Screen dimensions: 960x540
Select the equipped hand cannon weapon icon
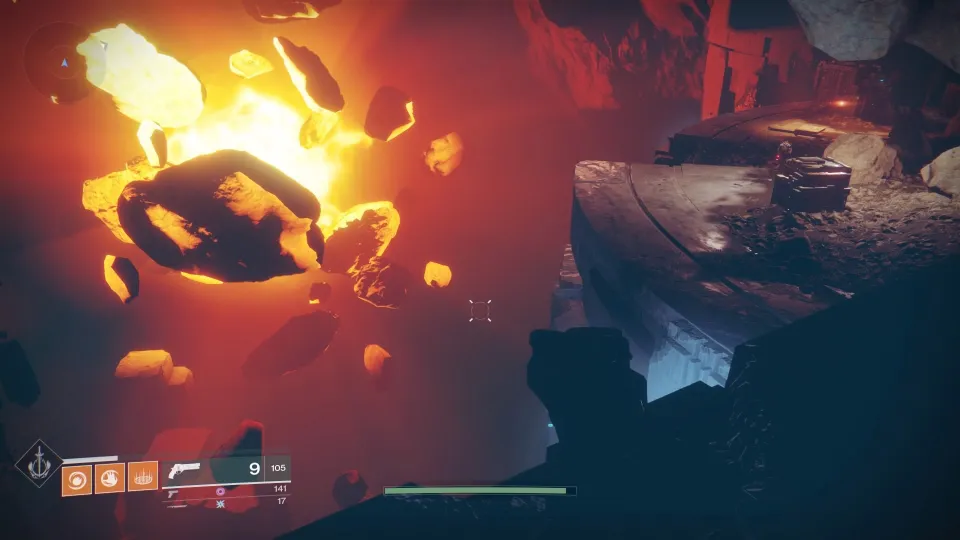185,470
